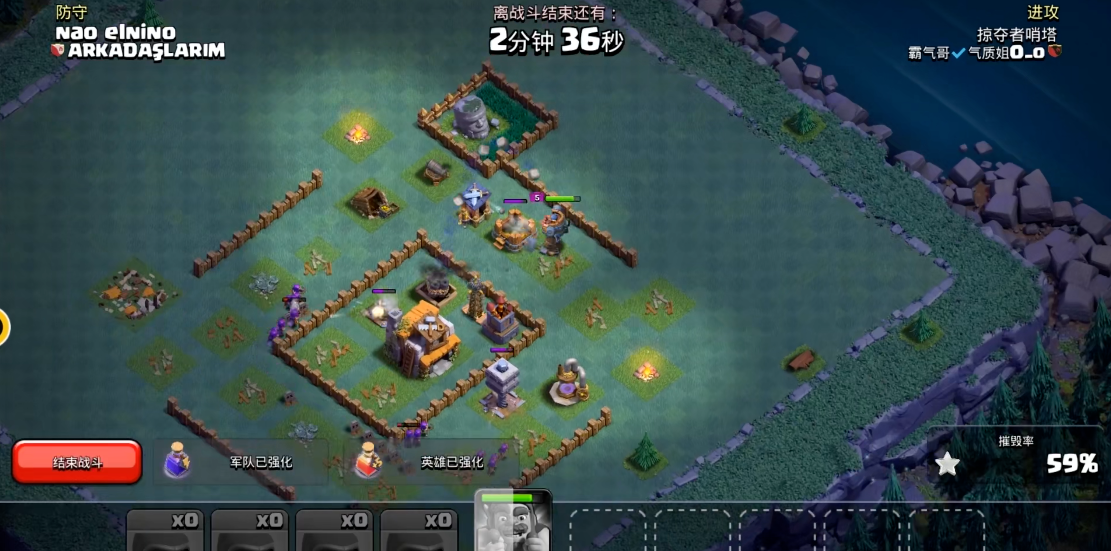Image resolution: width=1111 pixels, height=551 pixels.
Task: Select the Battle Machine hero slot
Action: point(513,521)
